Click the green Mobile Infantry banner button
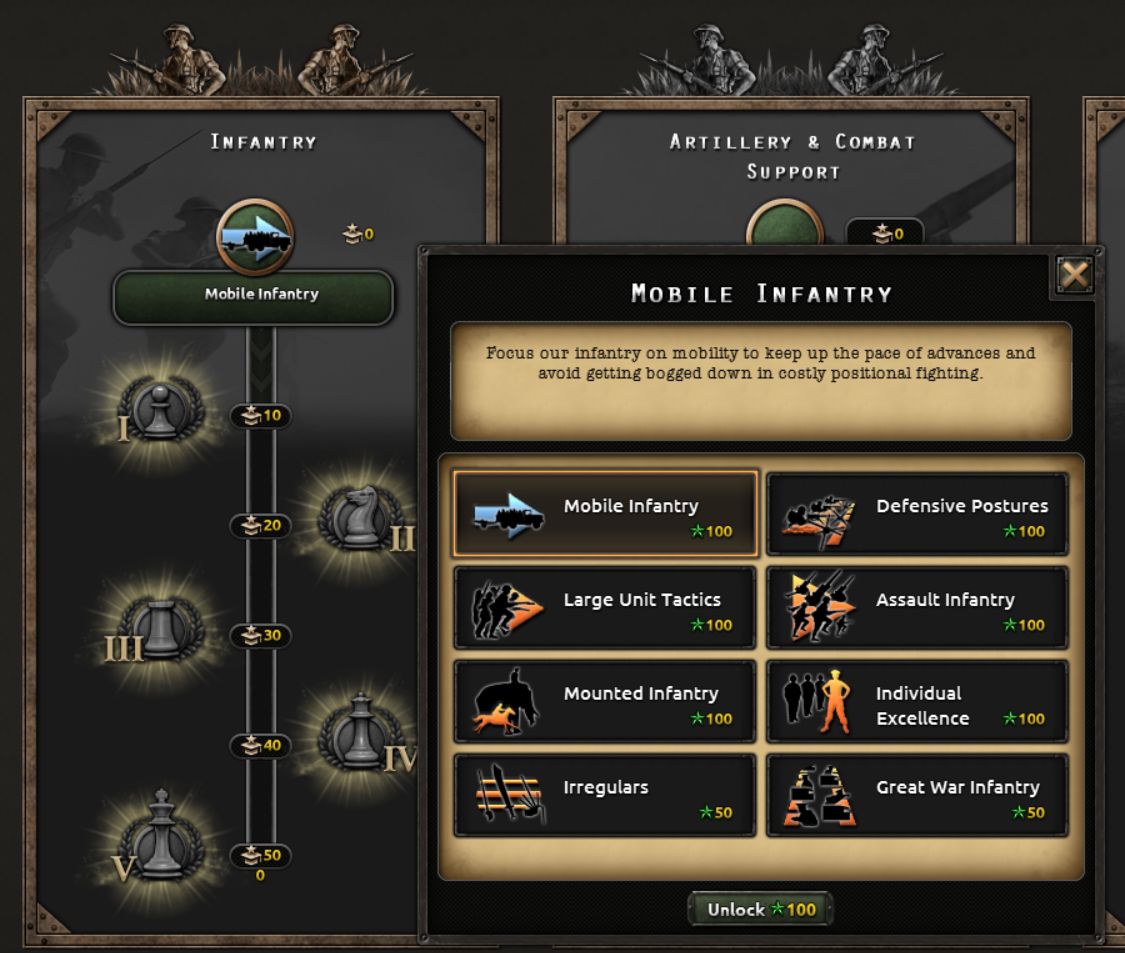The image size is (1125, 953). (253, 296)
